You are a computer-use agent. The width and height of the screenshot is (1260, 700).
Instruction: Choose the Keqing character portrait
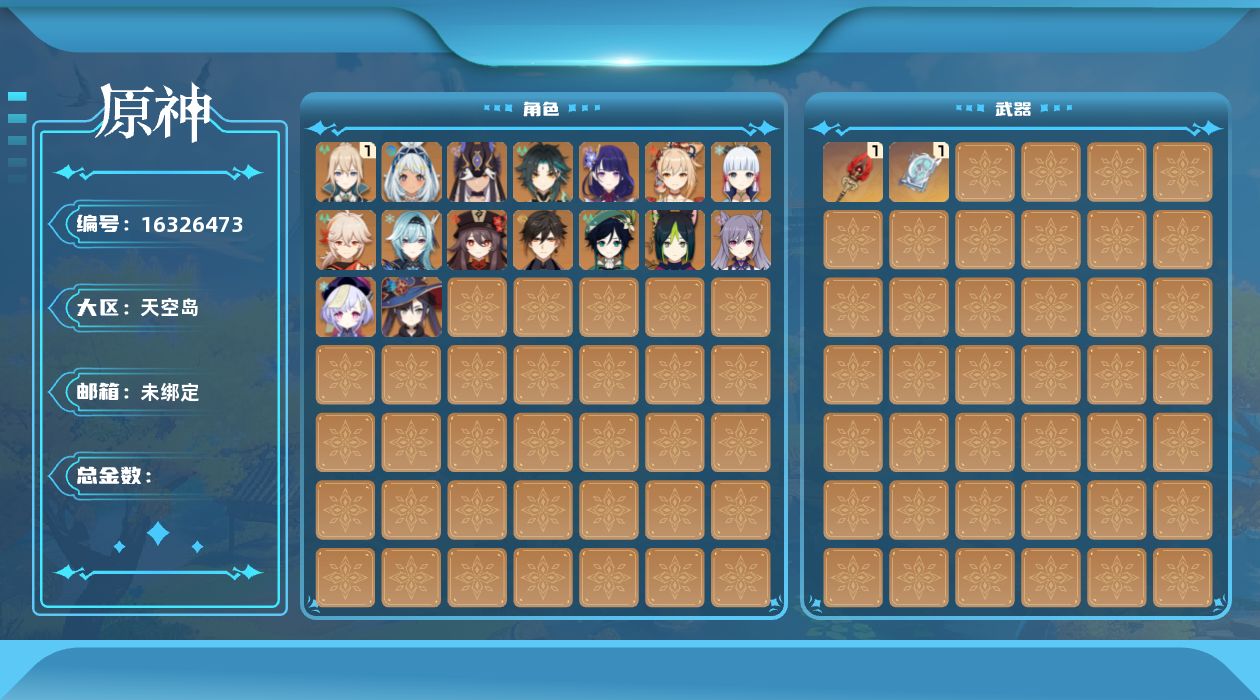pos(741,240)
